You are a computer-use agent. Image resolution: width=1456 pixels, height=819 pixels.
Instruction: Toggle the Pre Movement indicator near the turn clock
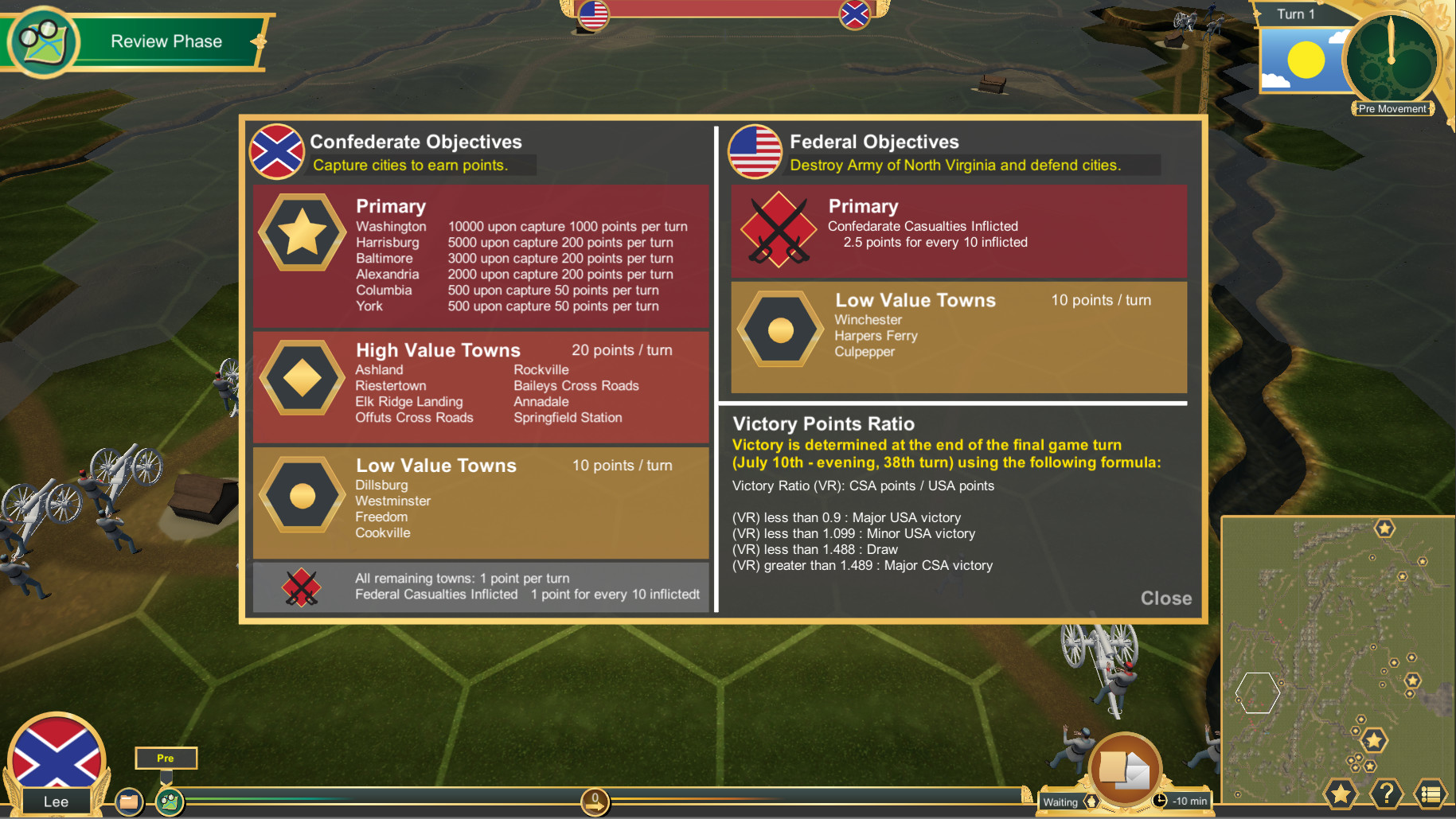(1392, 108)
